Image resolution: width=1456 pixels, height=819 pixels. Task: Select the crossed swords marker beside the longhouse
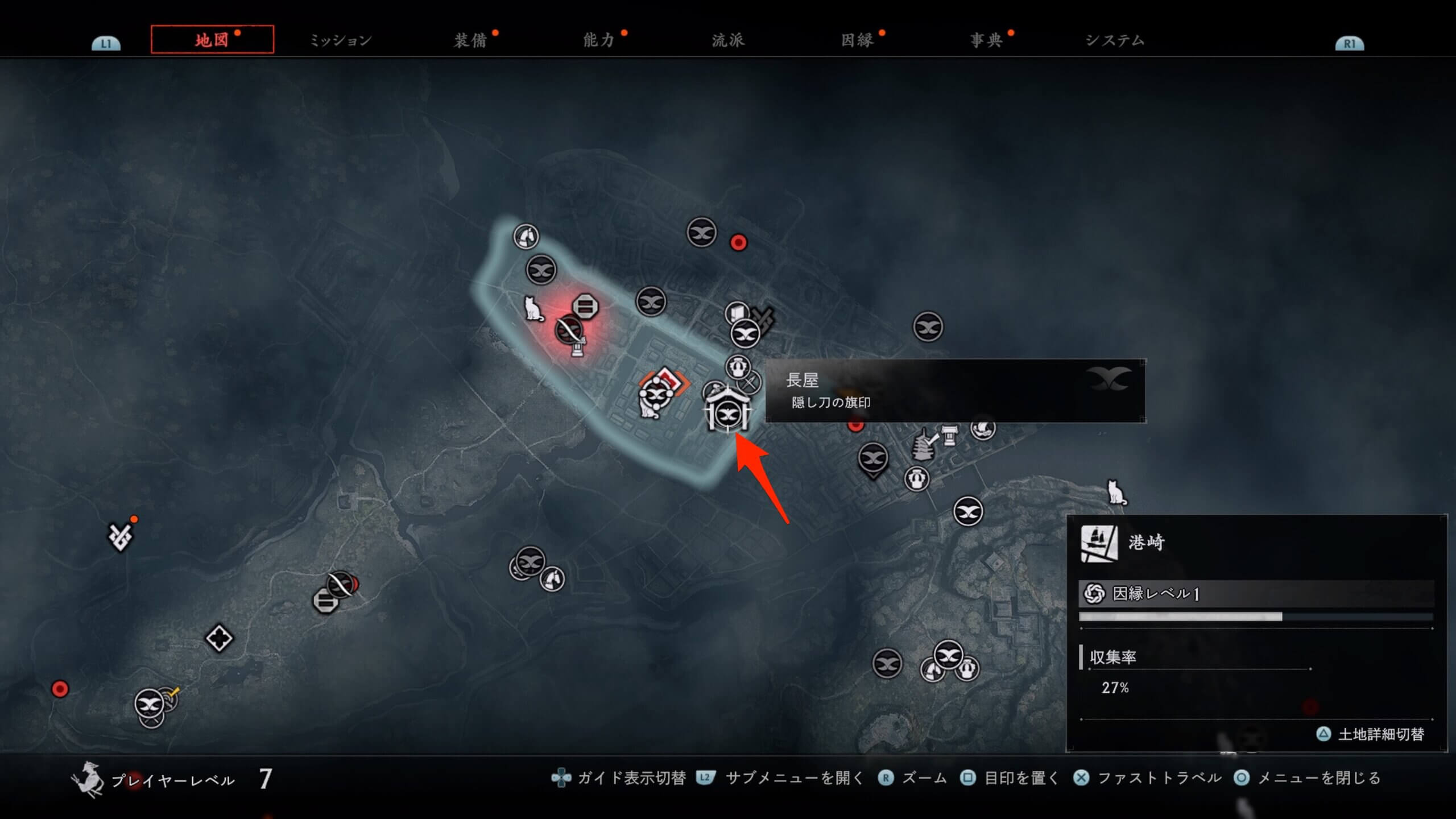pos(750,383)
